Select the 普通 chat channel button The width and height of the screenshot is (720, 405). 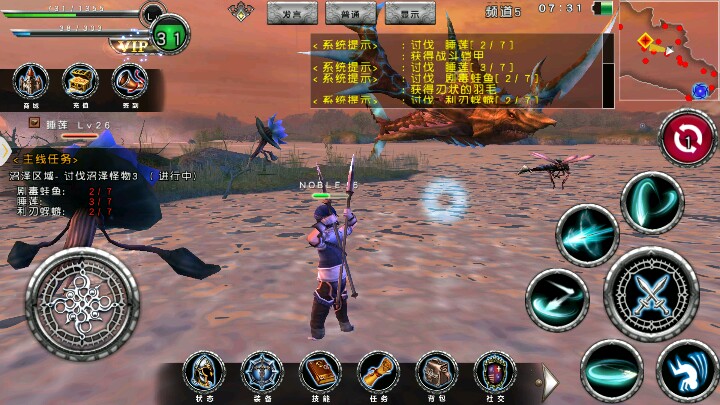click(x=351, y=13)
